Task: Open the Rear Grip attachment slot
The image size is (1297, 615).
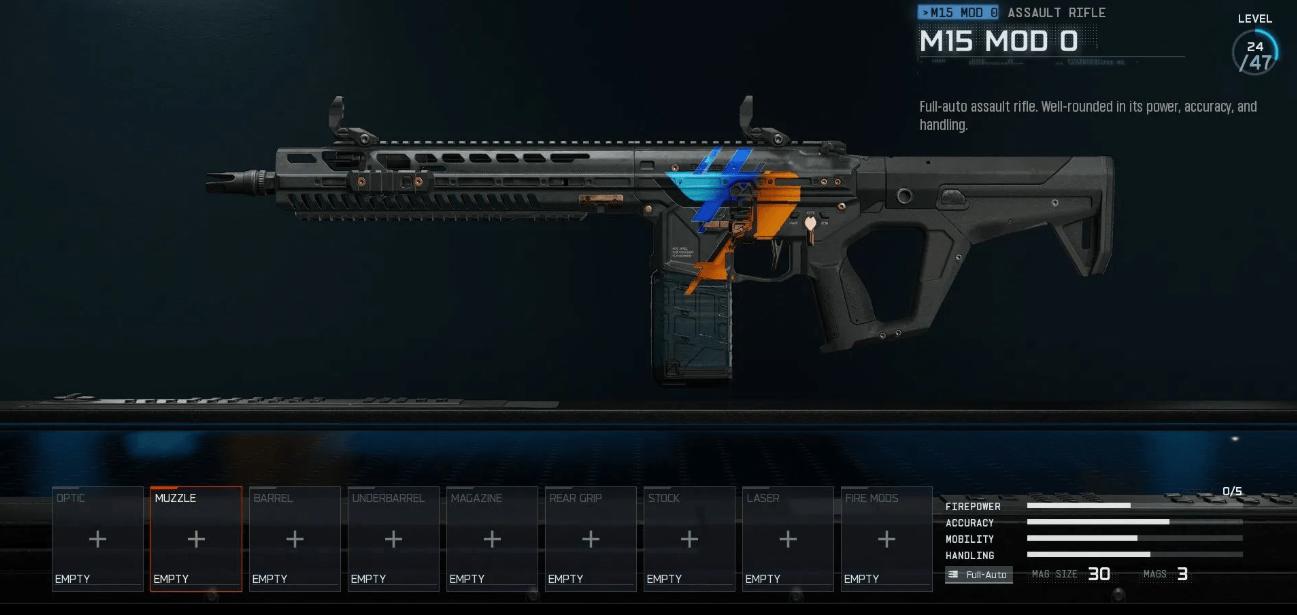Action: (x=591, y=539)
